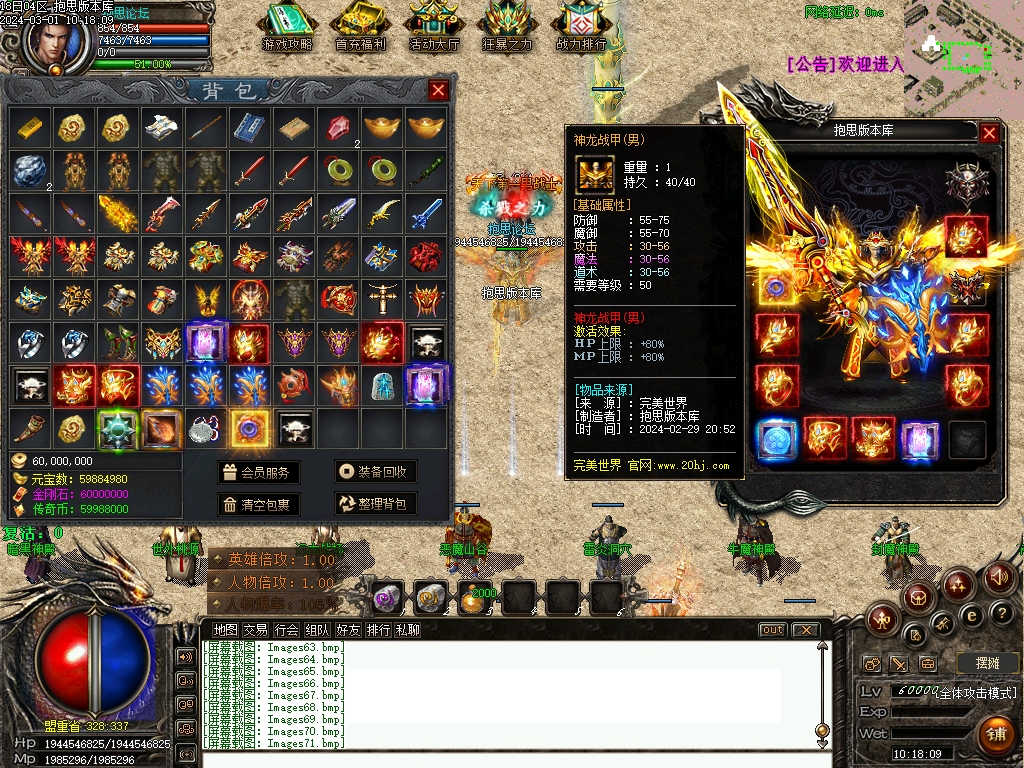Image resolution: width=1024 pixels, height=768 pixels.
Task: Click 清空包裹 to empty the bag
Action: (x=259, y=504)
